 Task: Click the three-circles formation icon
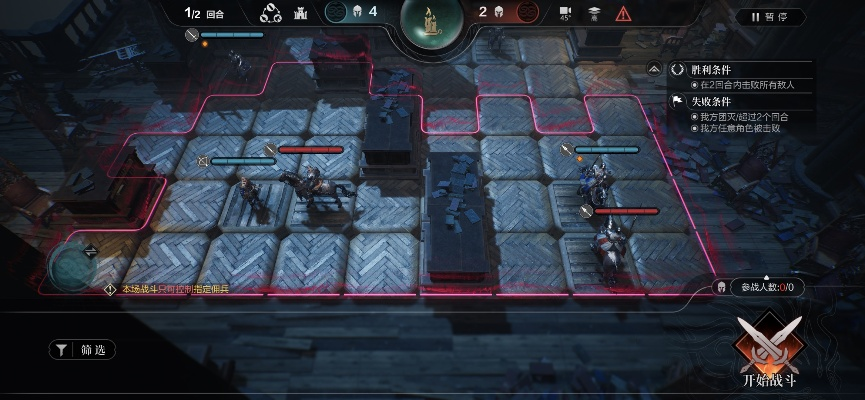(x=270, y=14)
